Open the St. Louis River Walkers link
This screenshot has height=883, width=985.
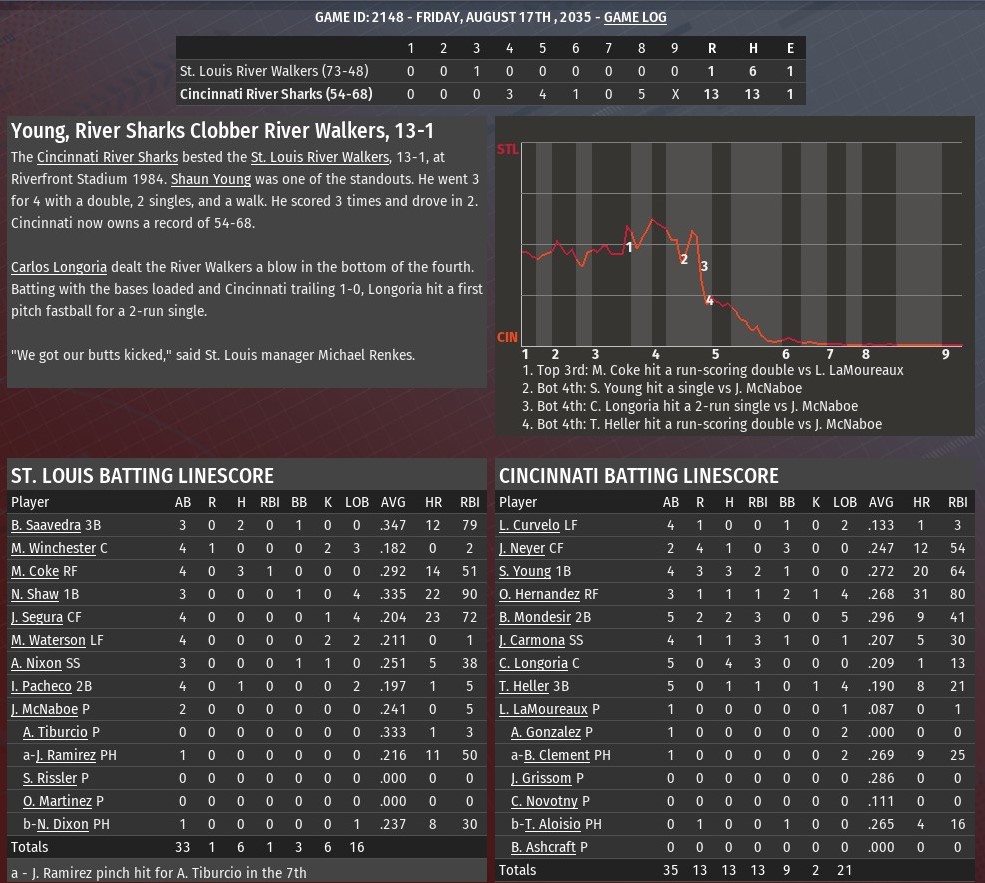click(318, 158)
